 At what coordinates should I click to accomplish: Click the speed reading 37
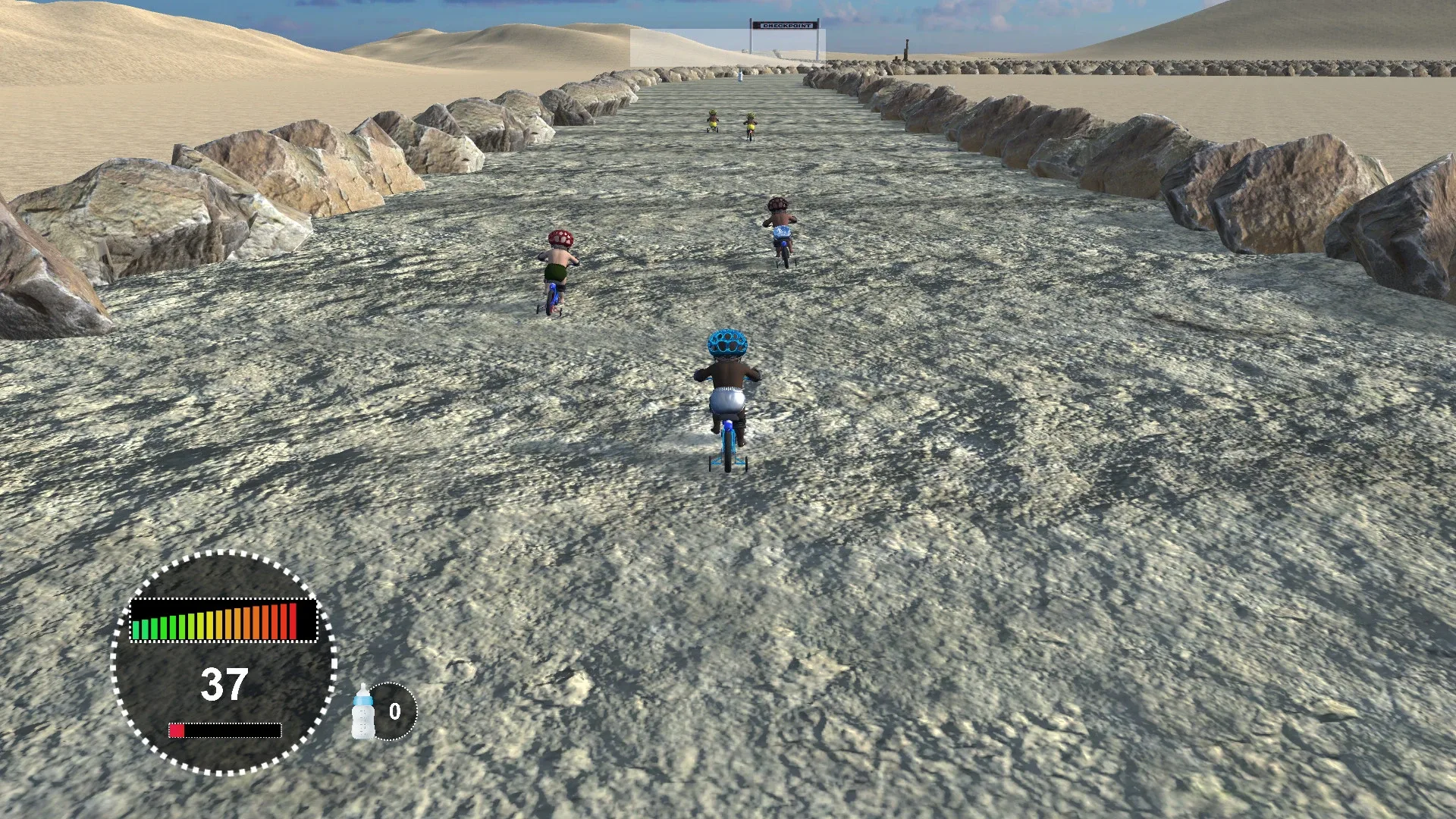point(225,682)
